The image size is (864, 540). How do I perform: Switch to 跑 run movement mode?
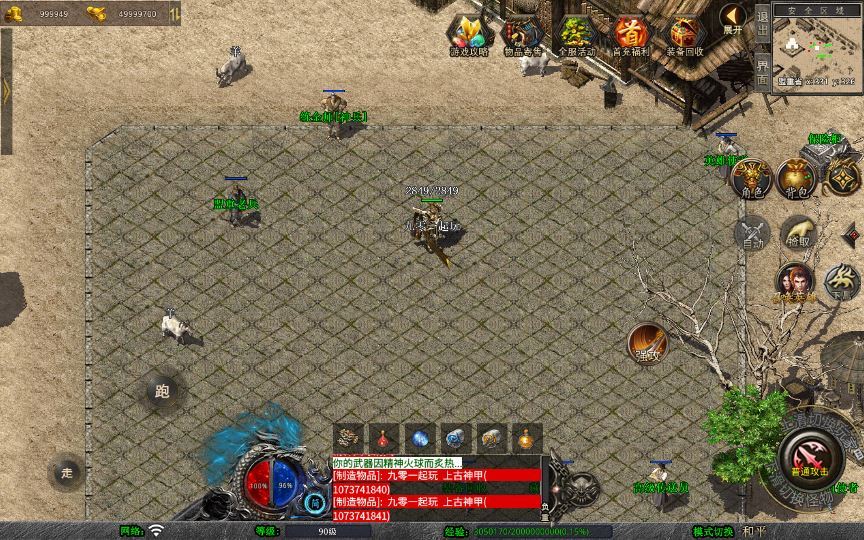(163, 392)
